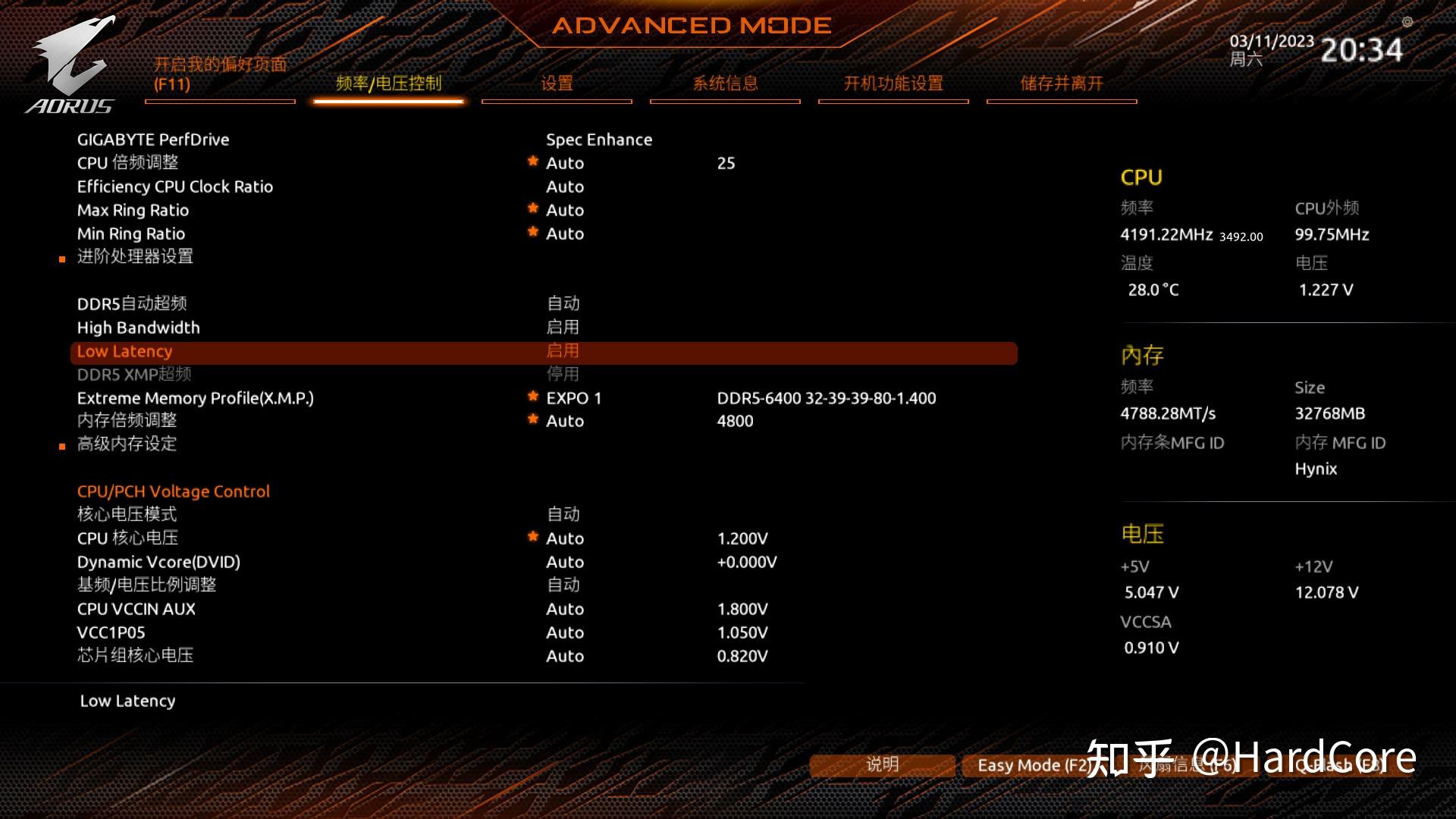This screenshot has height=819, width=1456.
Task: Click the Max Ring Ratio setting
Action: coord(133,210)
